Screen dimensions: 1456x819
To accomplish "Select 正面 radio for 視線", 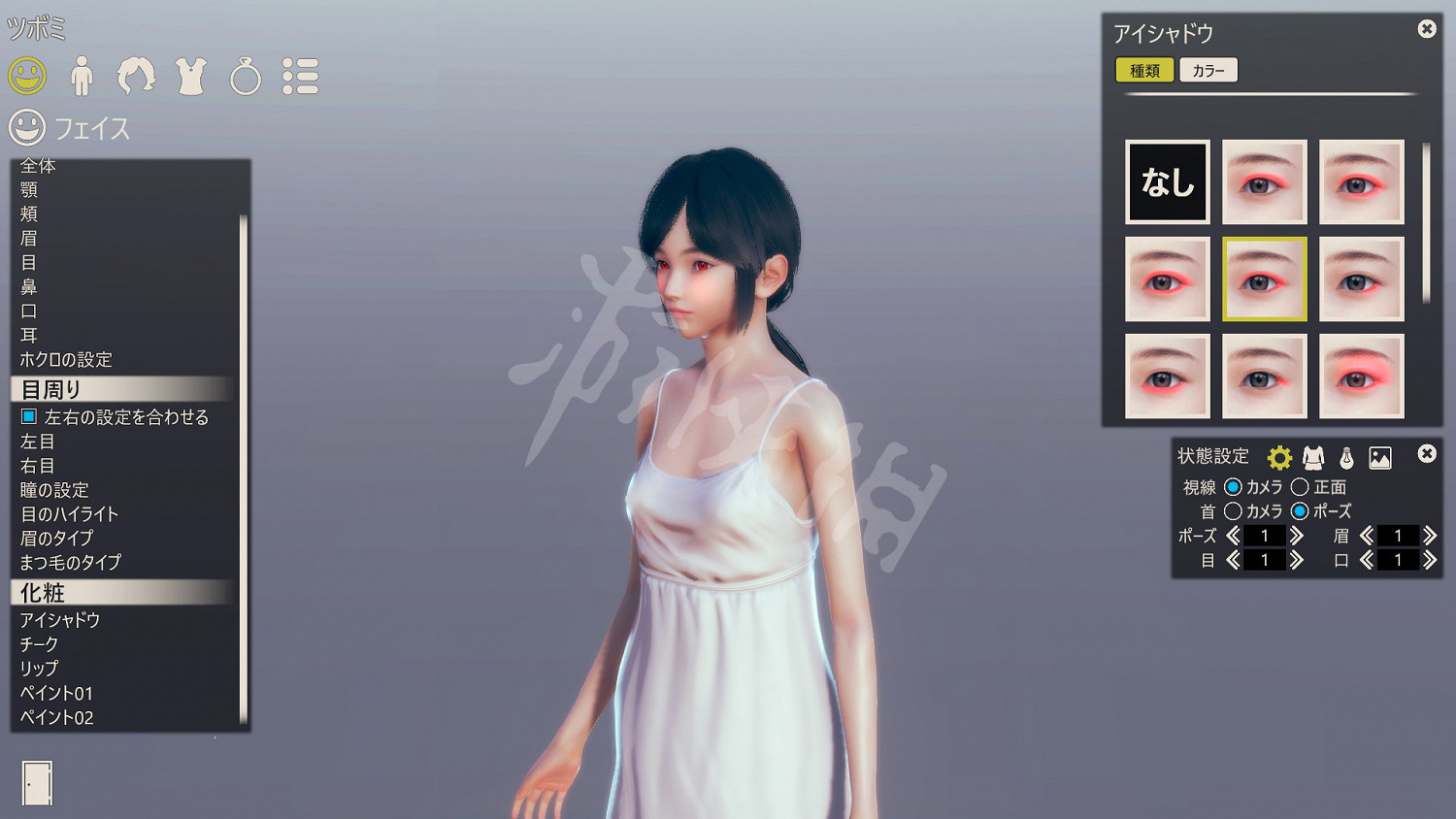I will click(1302, 487).
